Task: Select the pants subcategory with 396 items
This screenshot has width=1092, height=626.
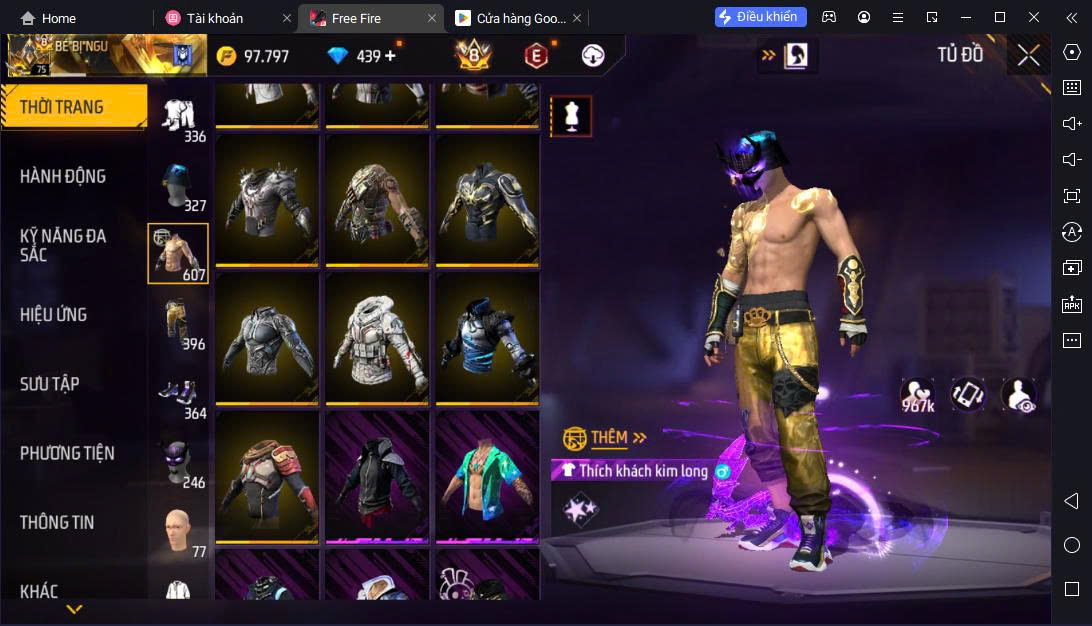Action: 180,323
